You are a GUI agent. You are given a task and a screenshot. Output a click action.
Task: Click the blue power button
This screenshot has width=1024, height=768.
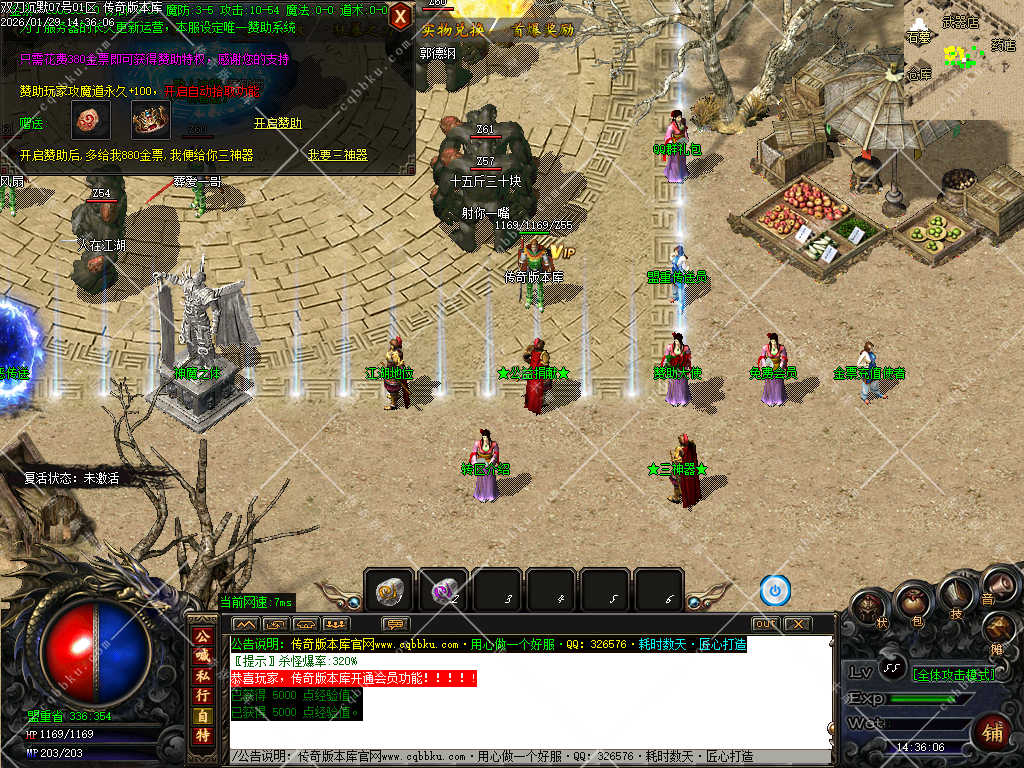pos(775,590)
